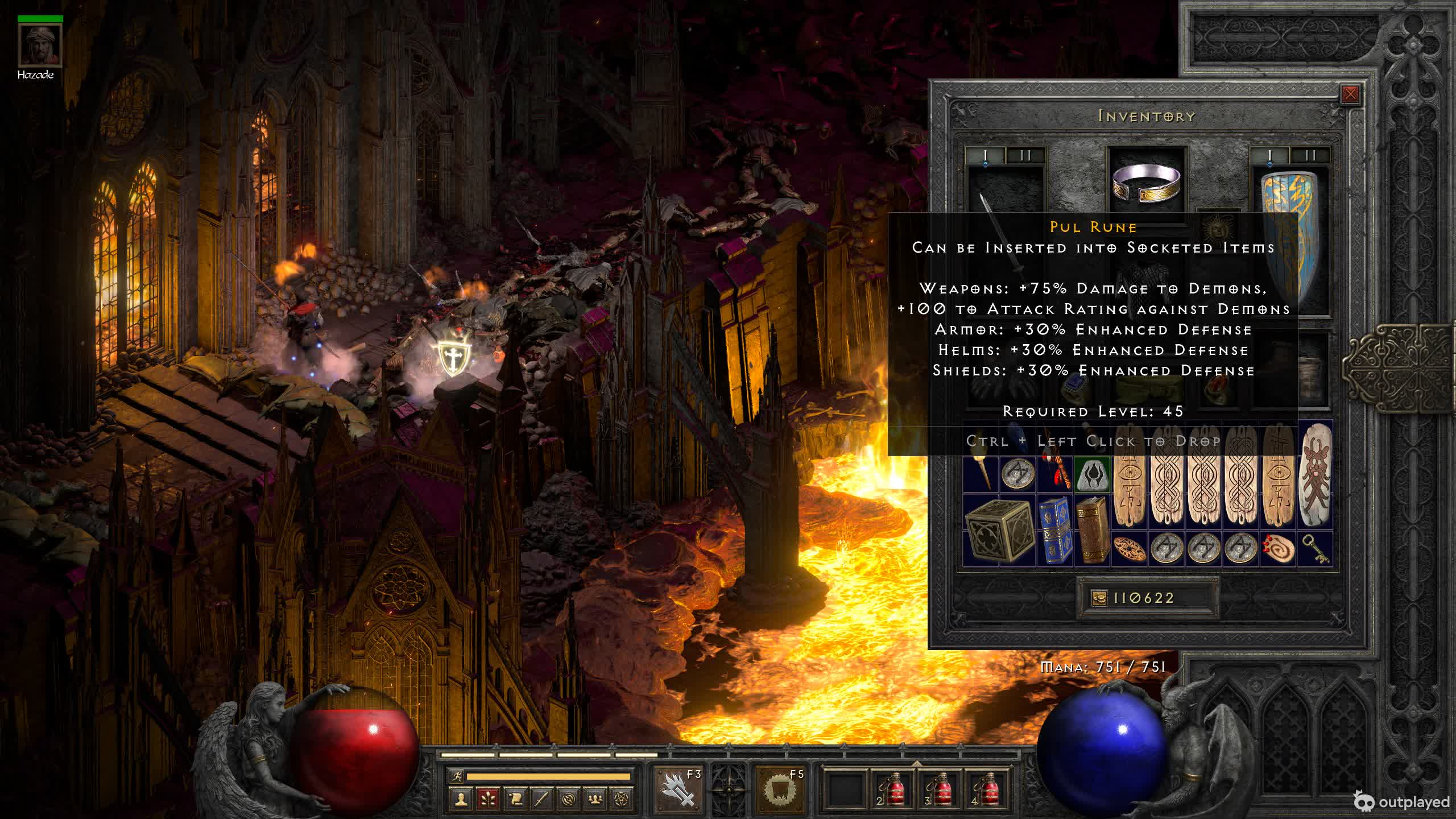Open the pentagram game menu button
The height and width of the screenshot is (819, 1456).
[622, 799]
